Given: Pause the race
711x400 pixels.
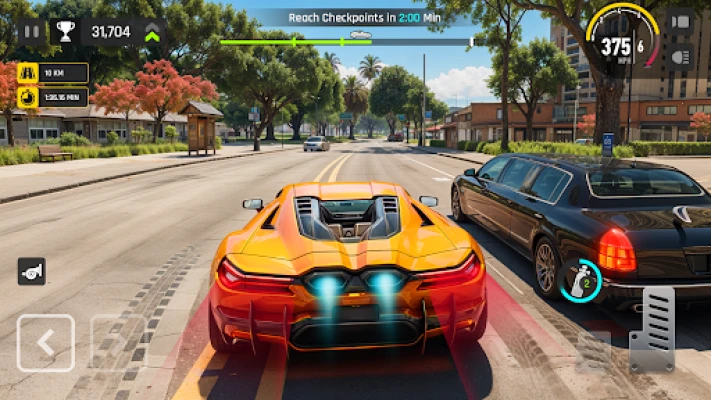Looking at the screenshot, I should [32, 32].
